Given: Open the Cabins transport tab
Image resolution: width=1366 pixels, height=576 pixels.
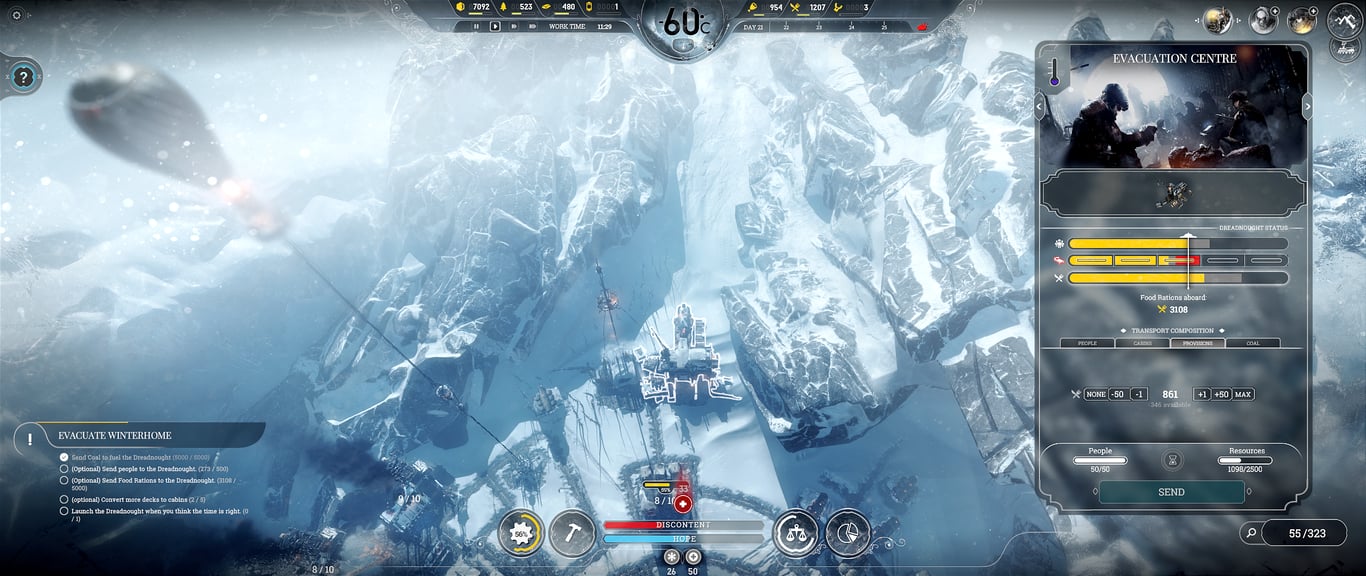Looking at the screenshot, I should [1142, 343].
